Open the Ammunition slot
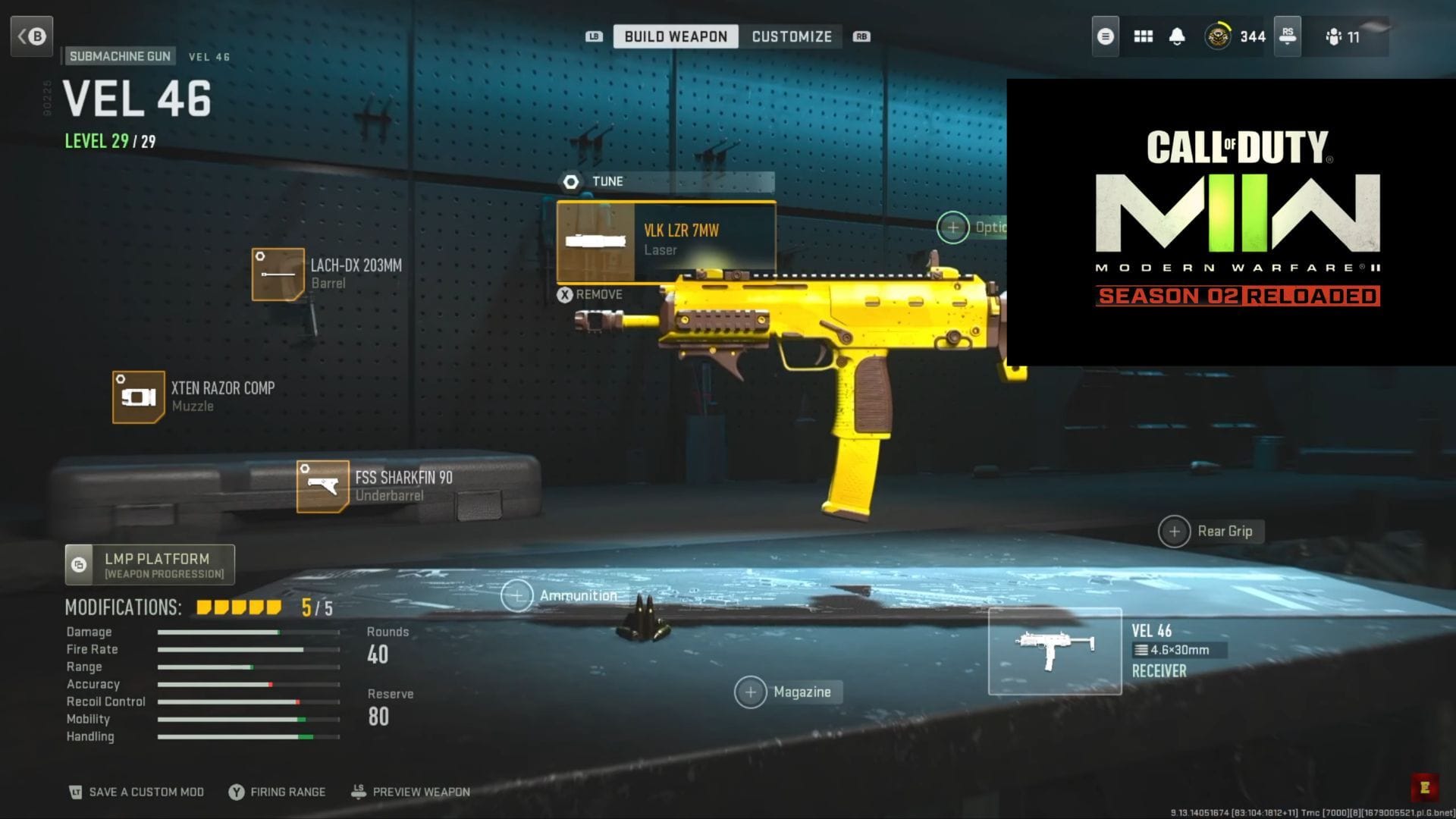The image size is (1456, 819). click(518, 596)
